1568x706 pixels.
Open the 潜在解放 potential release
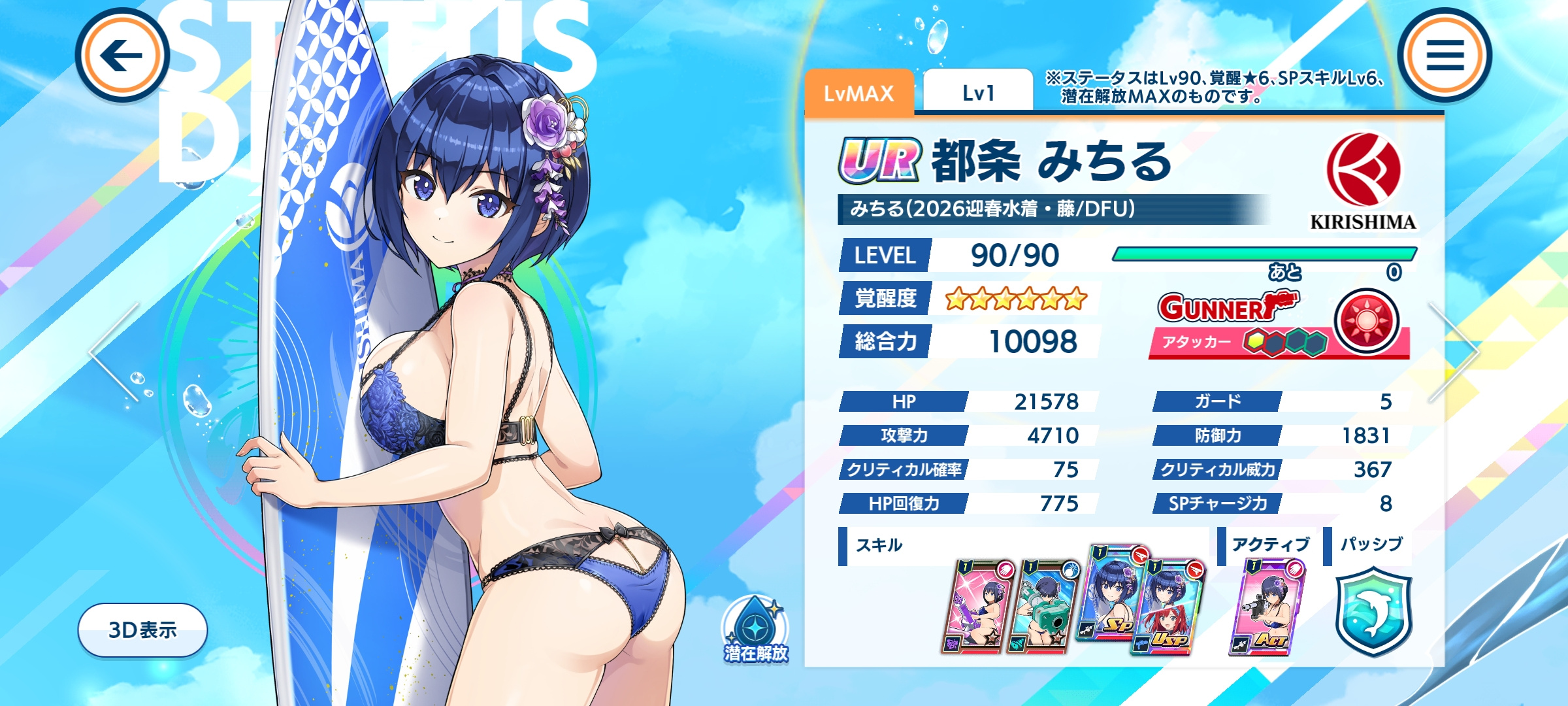pos(756,630)
